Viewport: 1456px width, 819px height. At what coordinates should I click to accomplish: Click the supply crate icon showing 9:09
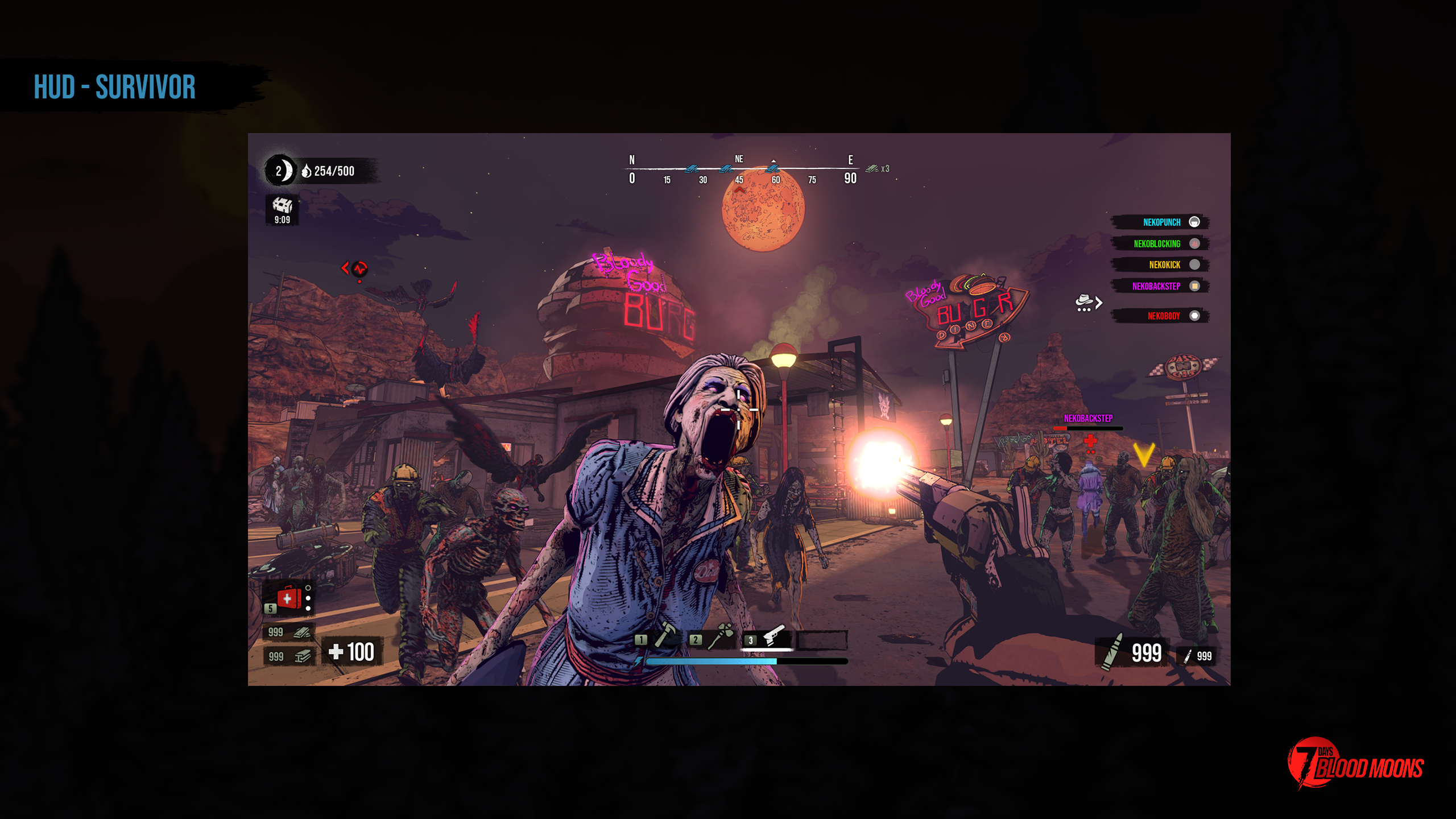tap(283, 207)
